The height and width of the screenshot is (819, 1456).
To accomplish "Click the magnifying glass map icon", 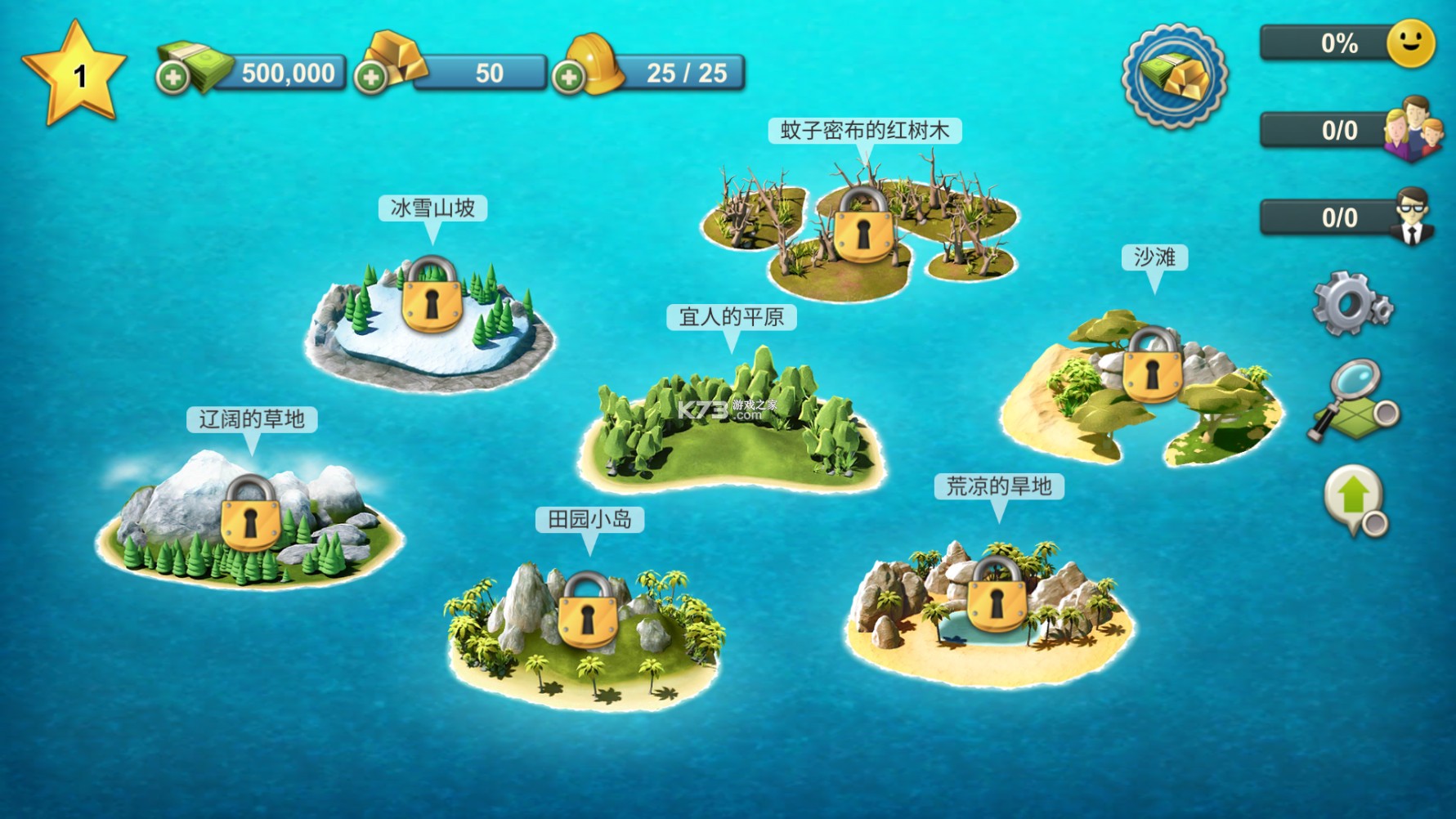I will tap(1353, 402).
